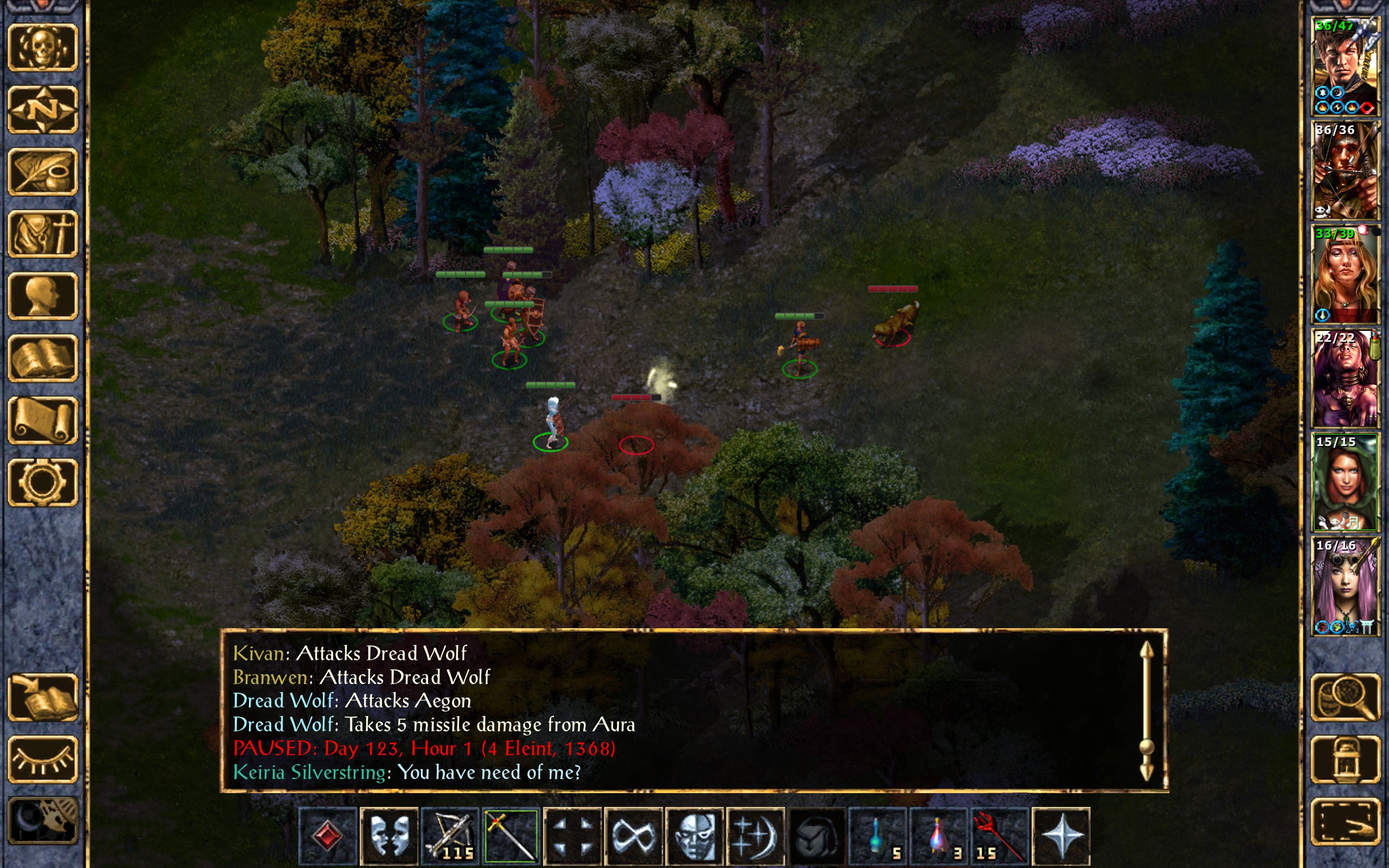Select all party members with marquee button
The height and width of the screenshot is (868, 1389).
coord(1345,821)
